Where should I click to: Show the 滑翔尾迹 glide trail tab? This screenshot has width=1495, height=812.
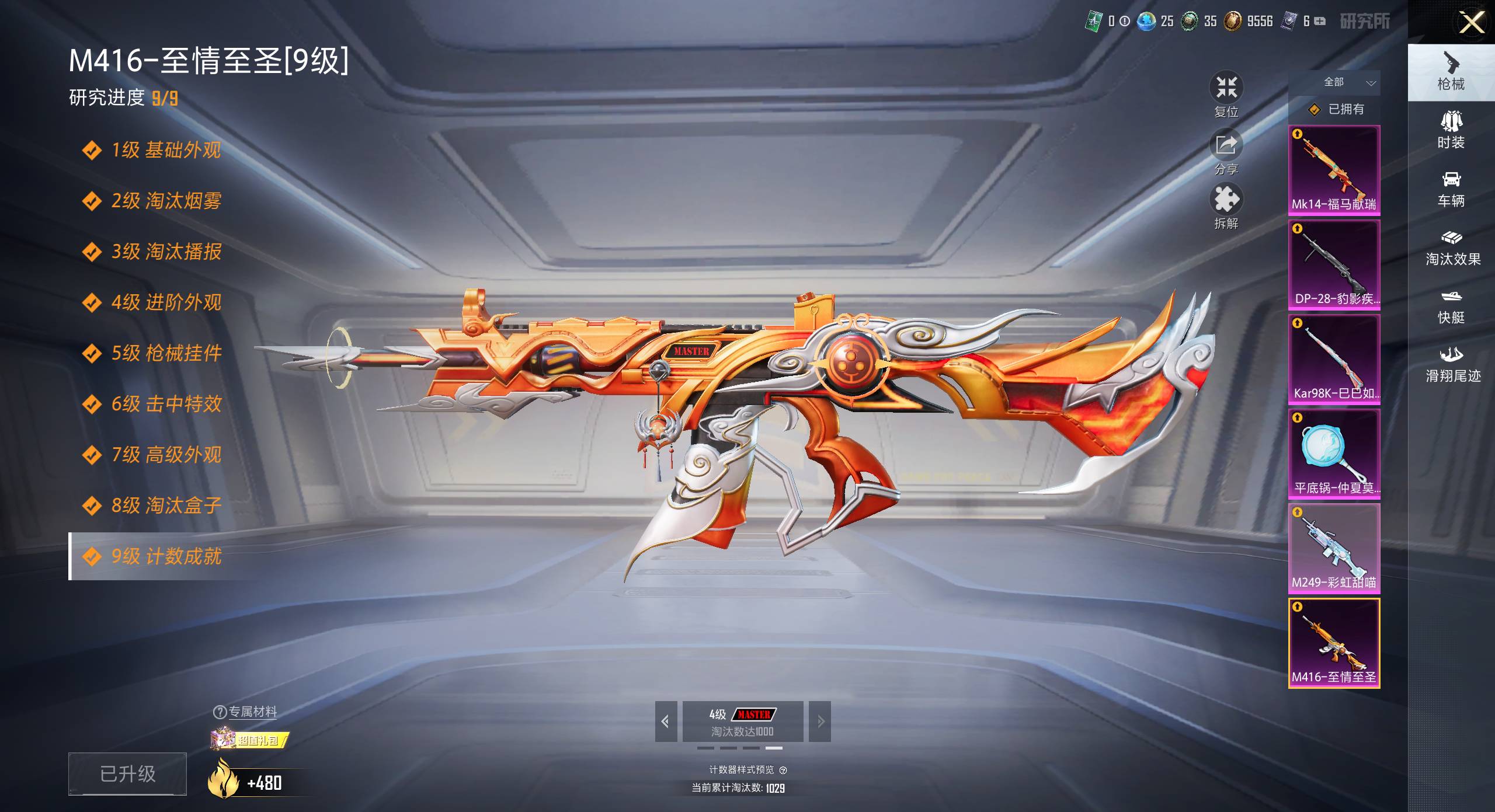click(x=1452, y=364)
